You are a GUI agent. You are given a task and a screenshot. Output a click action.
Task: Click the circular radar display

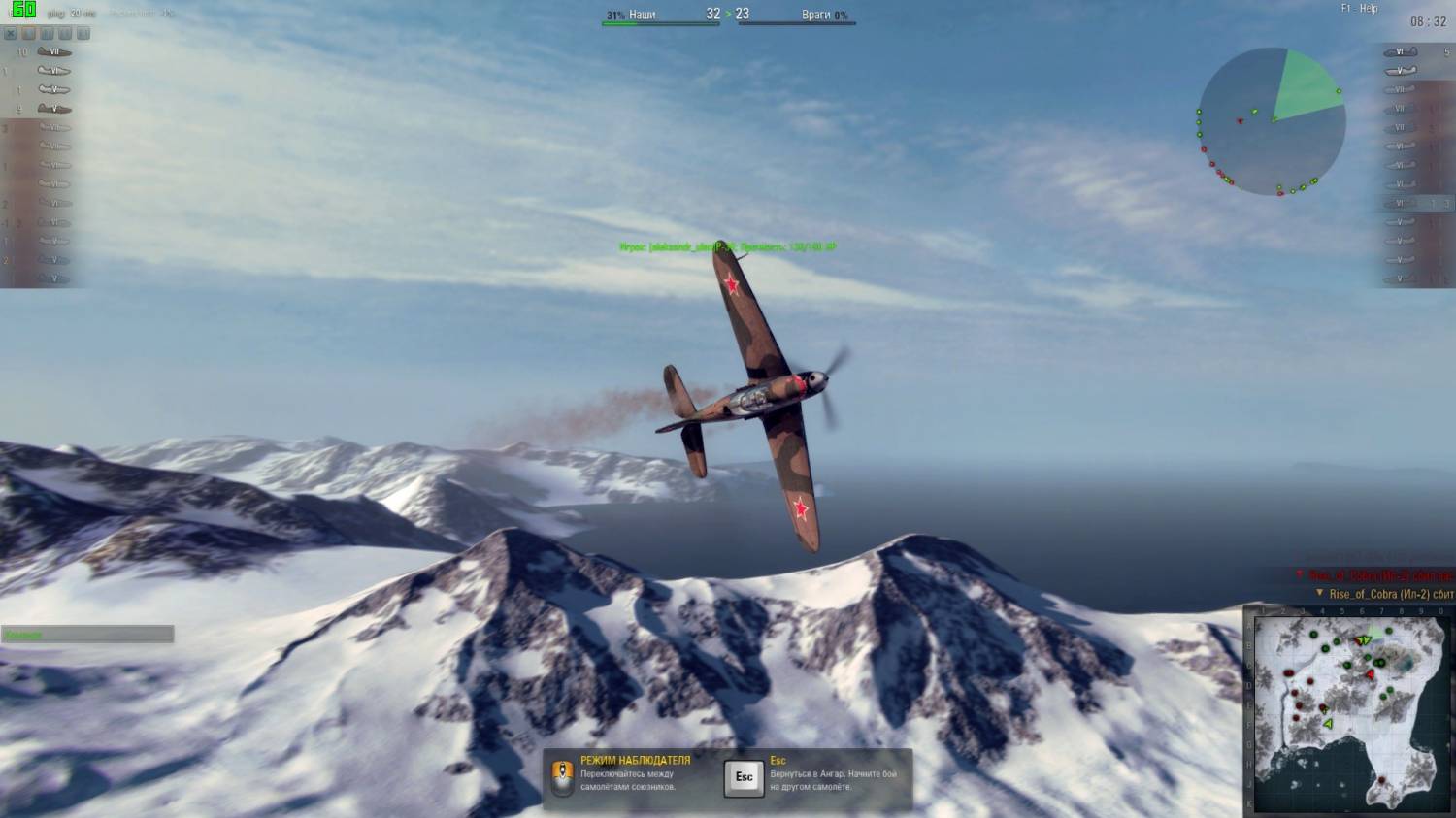coord(1272,121)
